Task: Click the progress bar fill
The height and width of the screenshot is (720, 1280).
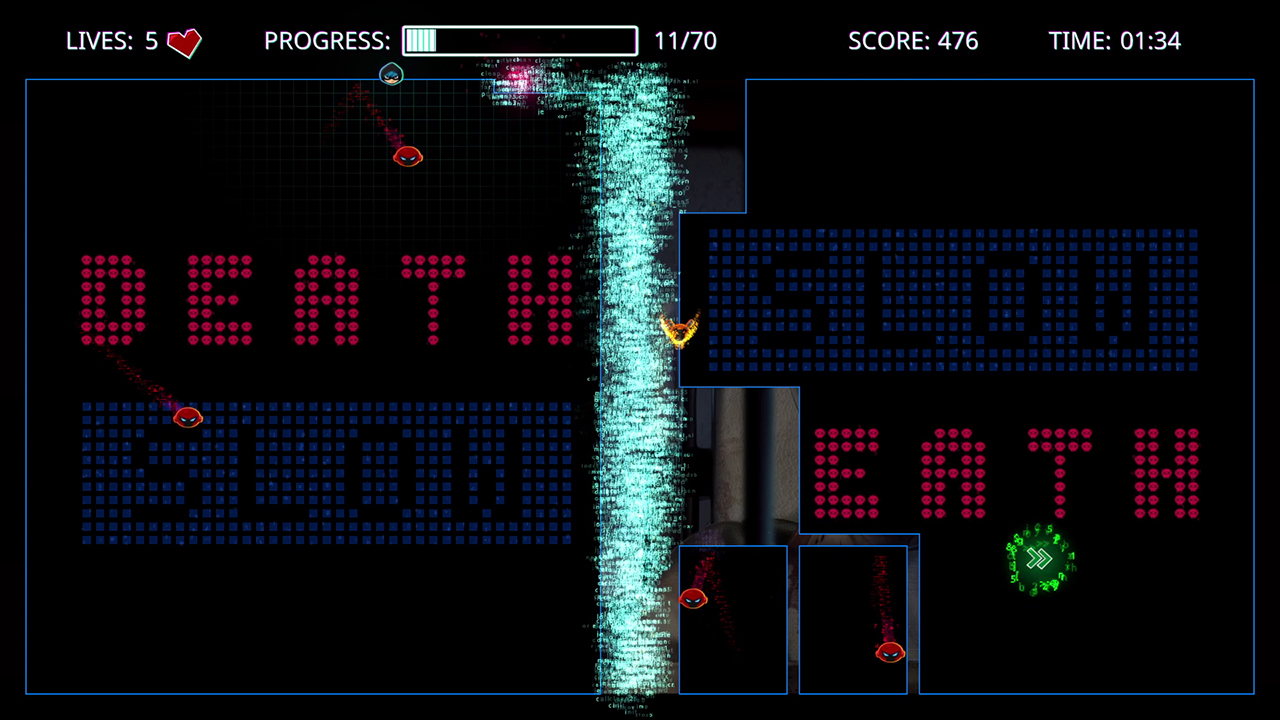Action: (x=420, y=41)
